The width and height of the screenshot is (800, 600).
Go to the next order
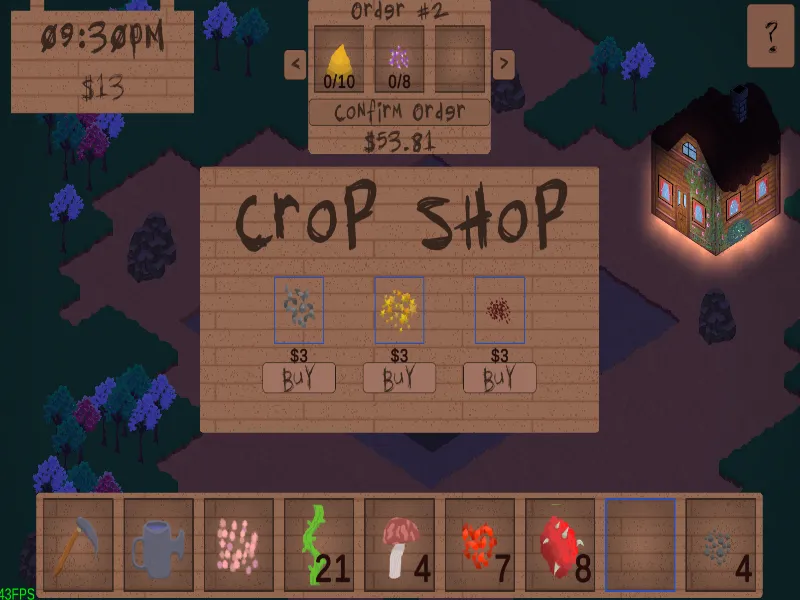[x=504, y=65]
